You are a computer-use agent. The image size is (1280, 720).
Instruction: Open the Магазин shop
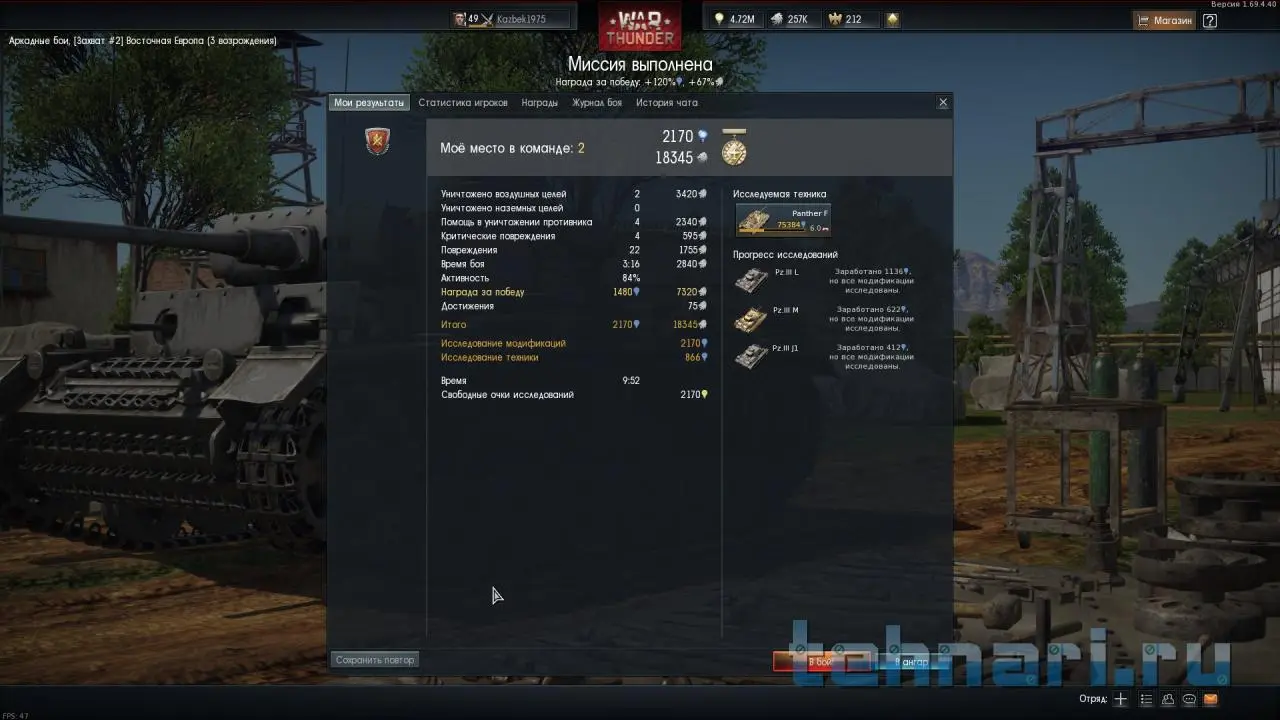[1165, 20]
